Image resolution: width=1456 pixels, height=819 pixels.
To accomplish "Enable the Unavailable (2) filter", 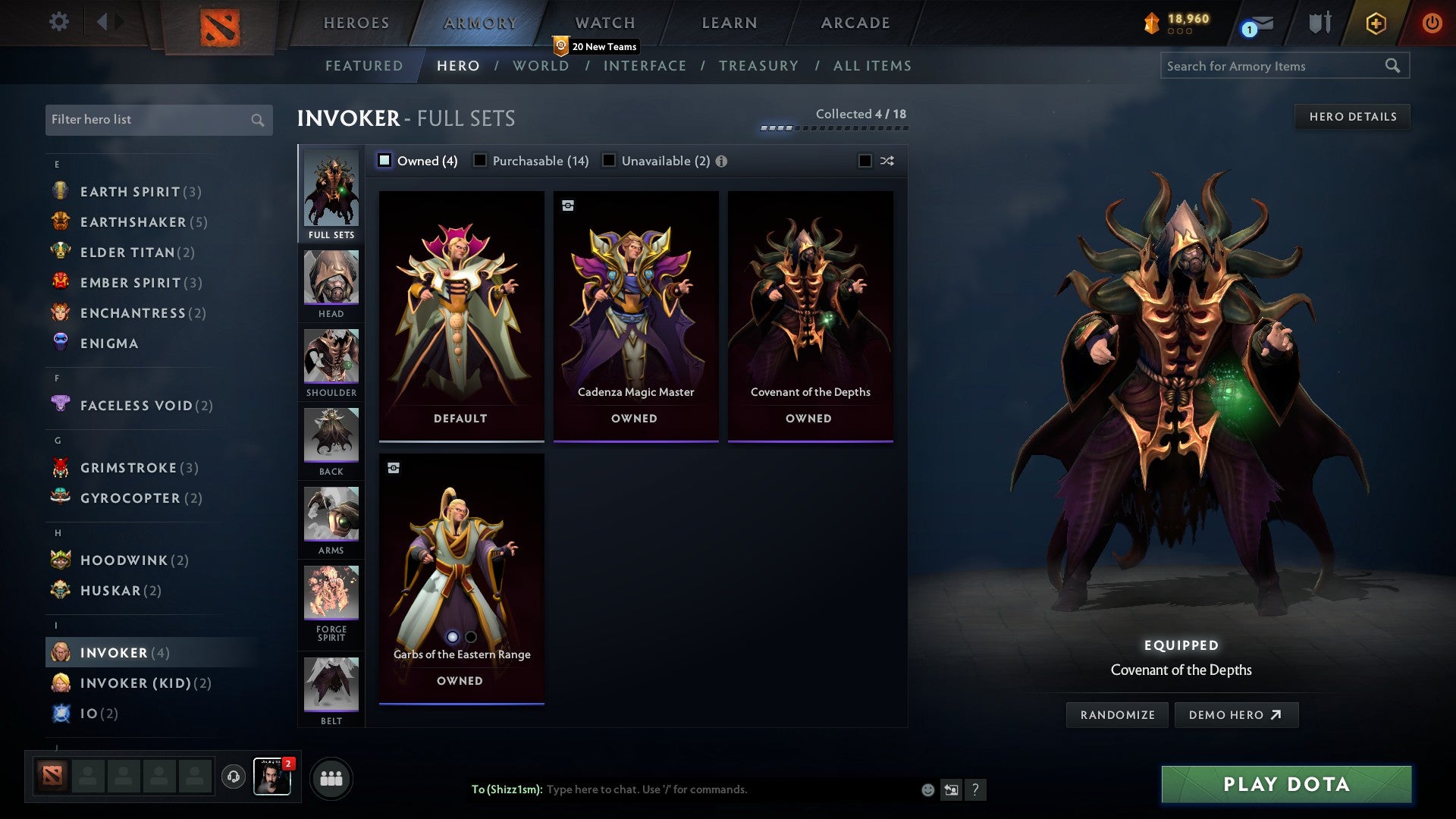I will point(608,161).
